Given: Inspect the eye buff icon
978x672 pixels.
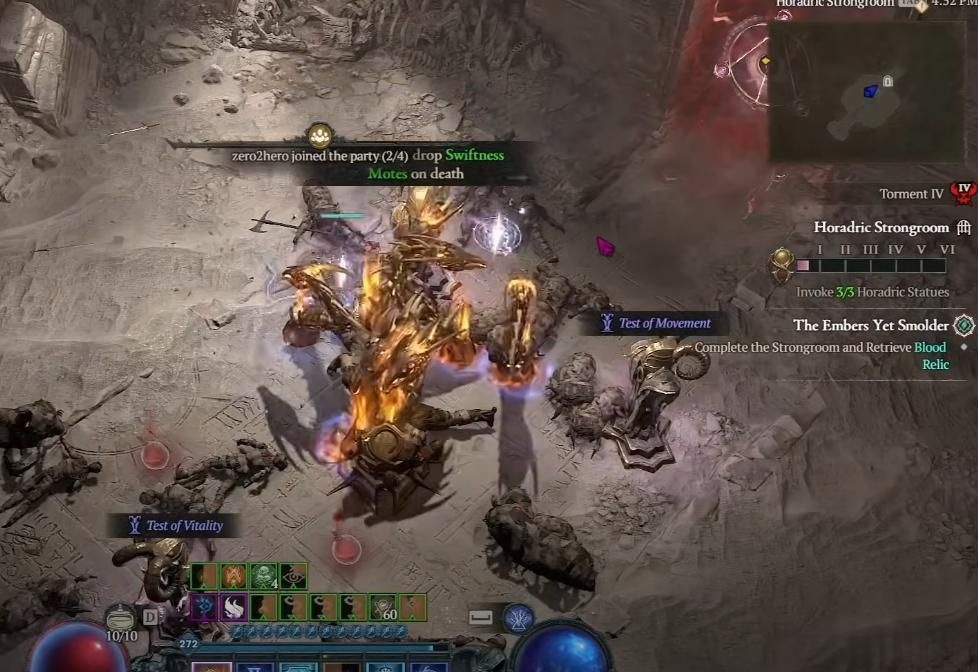Looking at the screenshot, I should 293,576.
